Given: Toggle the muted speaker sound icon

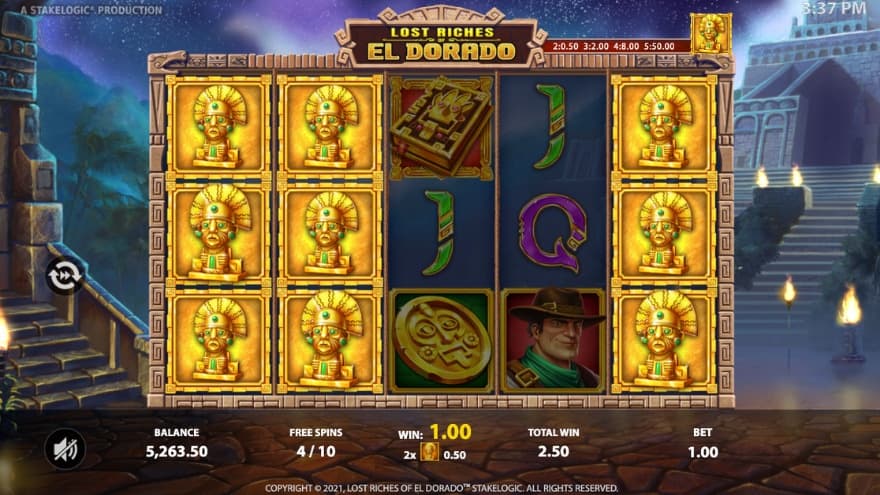Looking at the screenshot, I should tap(65, 448).
